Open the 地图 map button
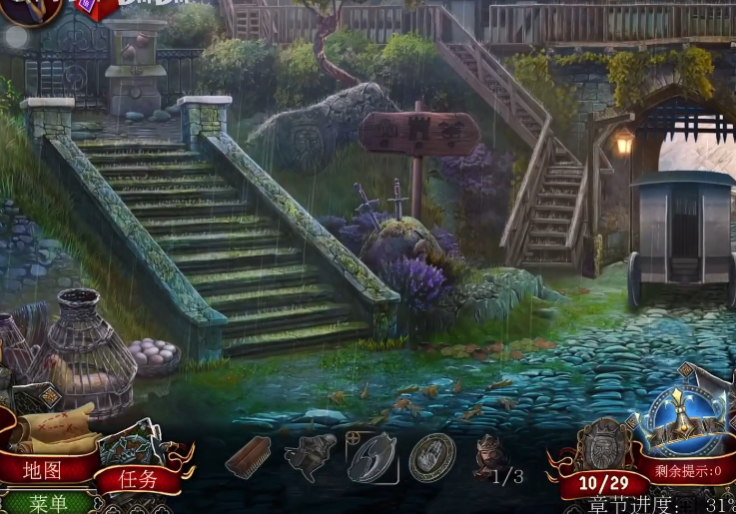736x514 pixels. click(x=43, y=469)
